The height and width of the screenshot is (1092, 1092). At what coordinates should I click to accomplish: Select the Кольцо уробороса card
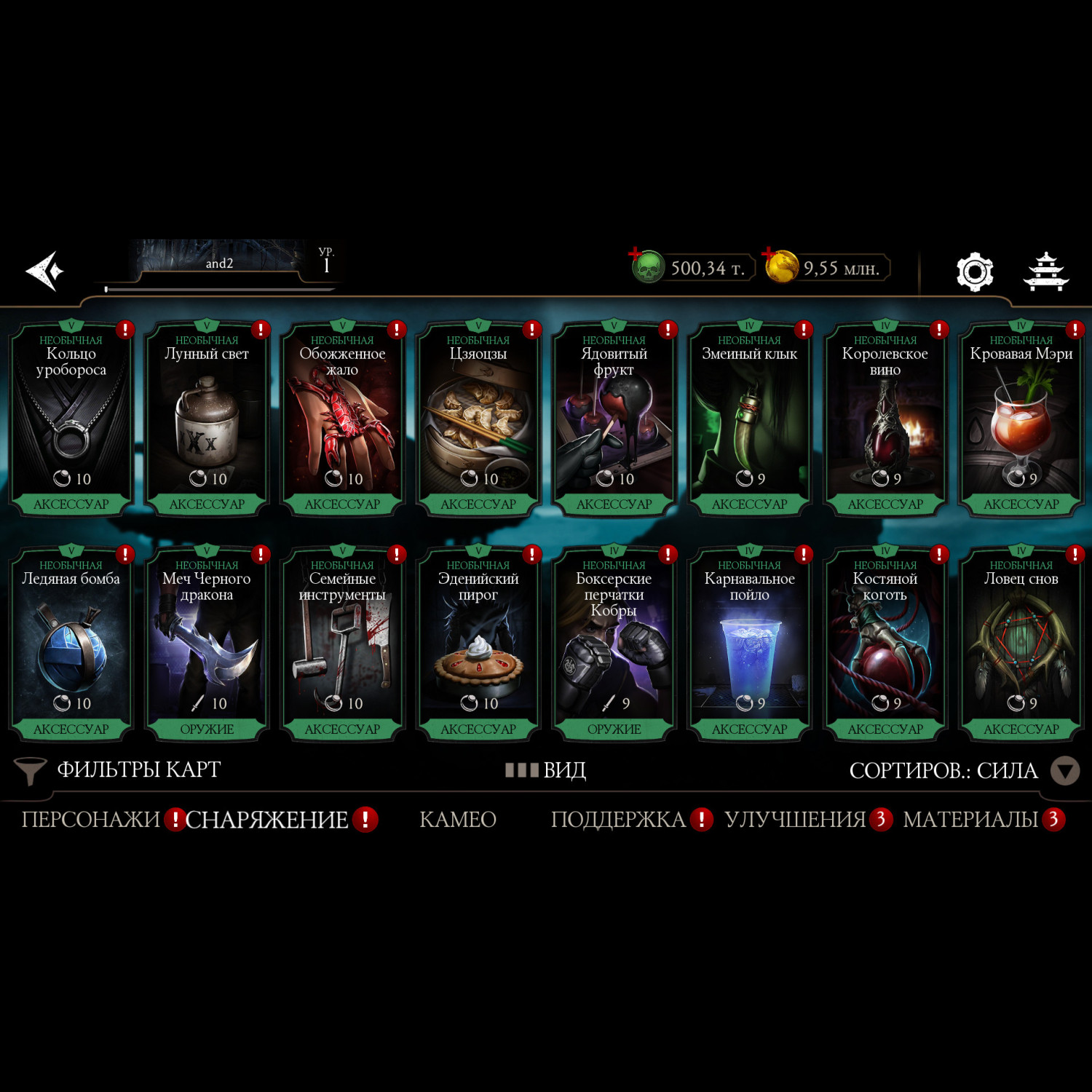click(x=71, y=420)
